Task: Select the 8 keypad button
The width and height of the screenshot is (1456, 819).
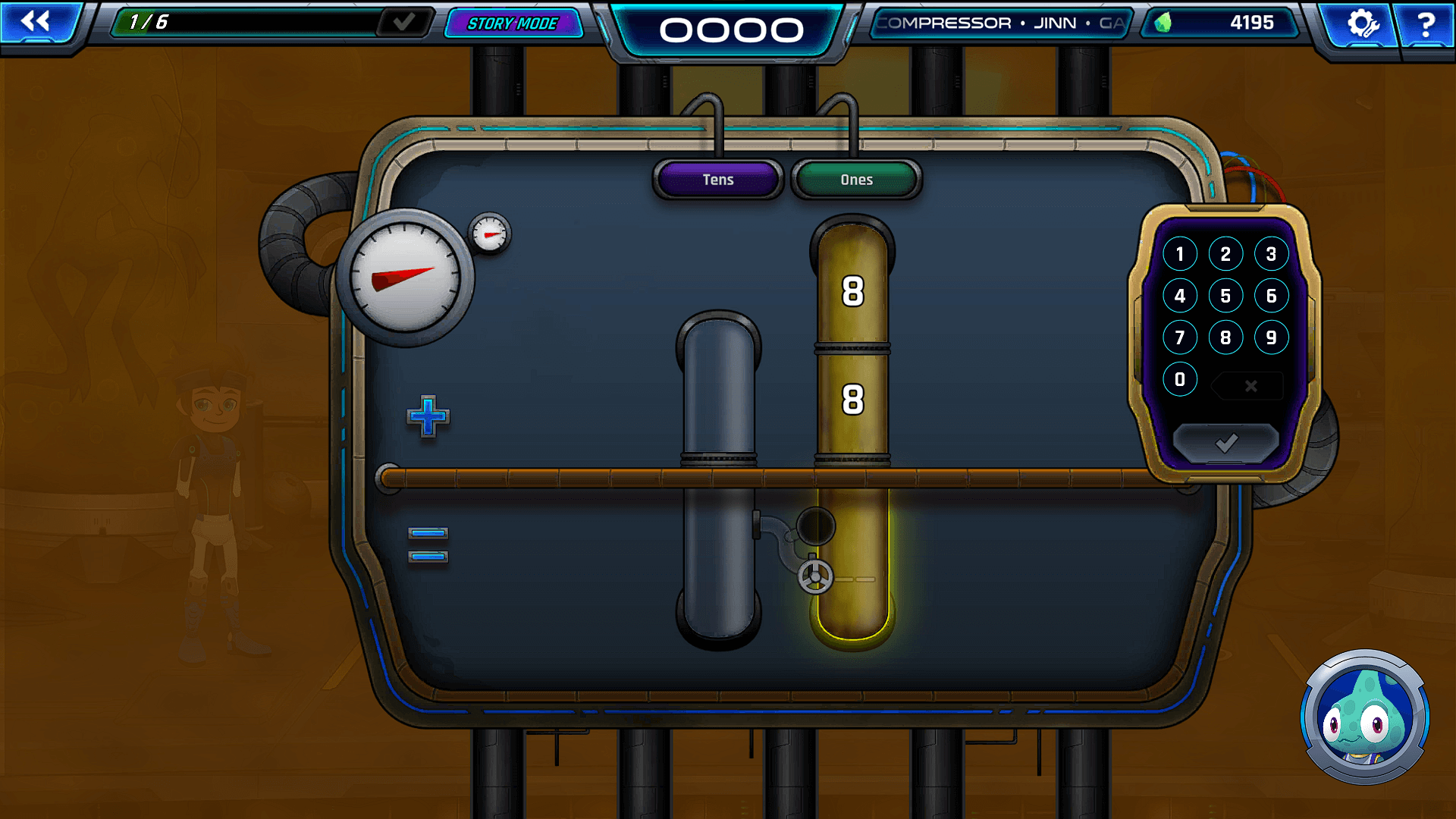Action: tap(1225, 337)
